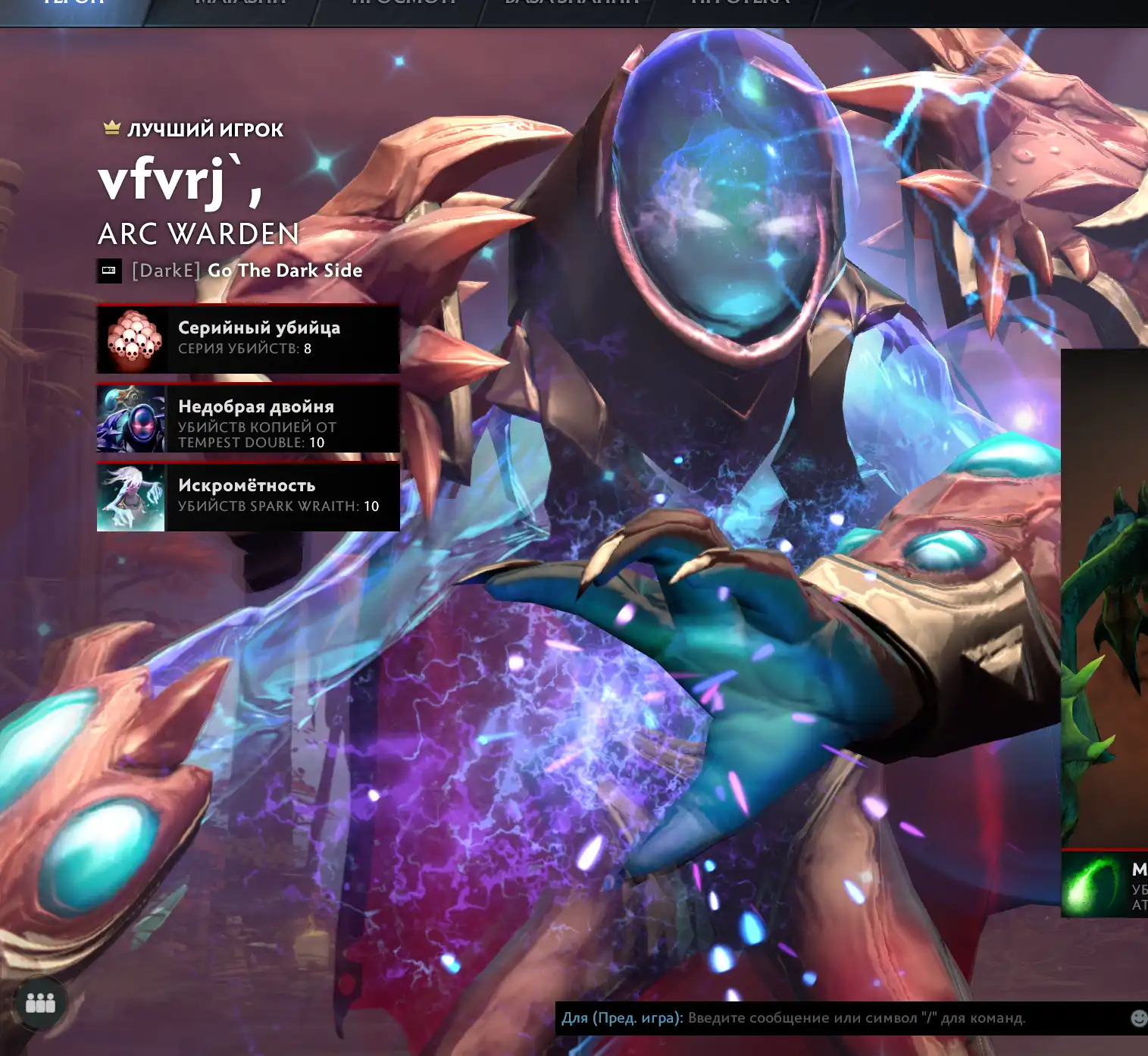Image resolution: width=1148 pixels, height=1056 pixels.
Task: Switch to the Магазин tab
Action: tap(241, 4)
